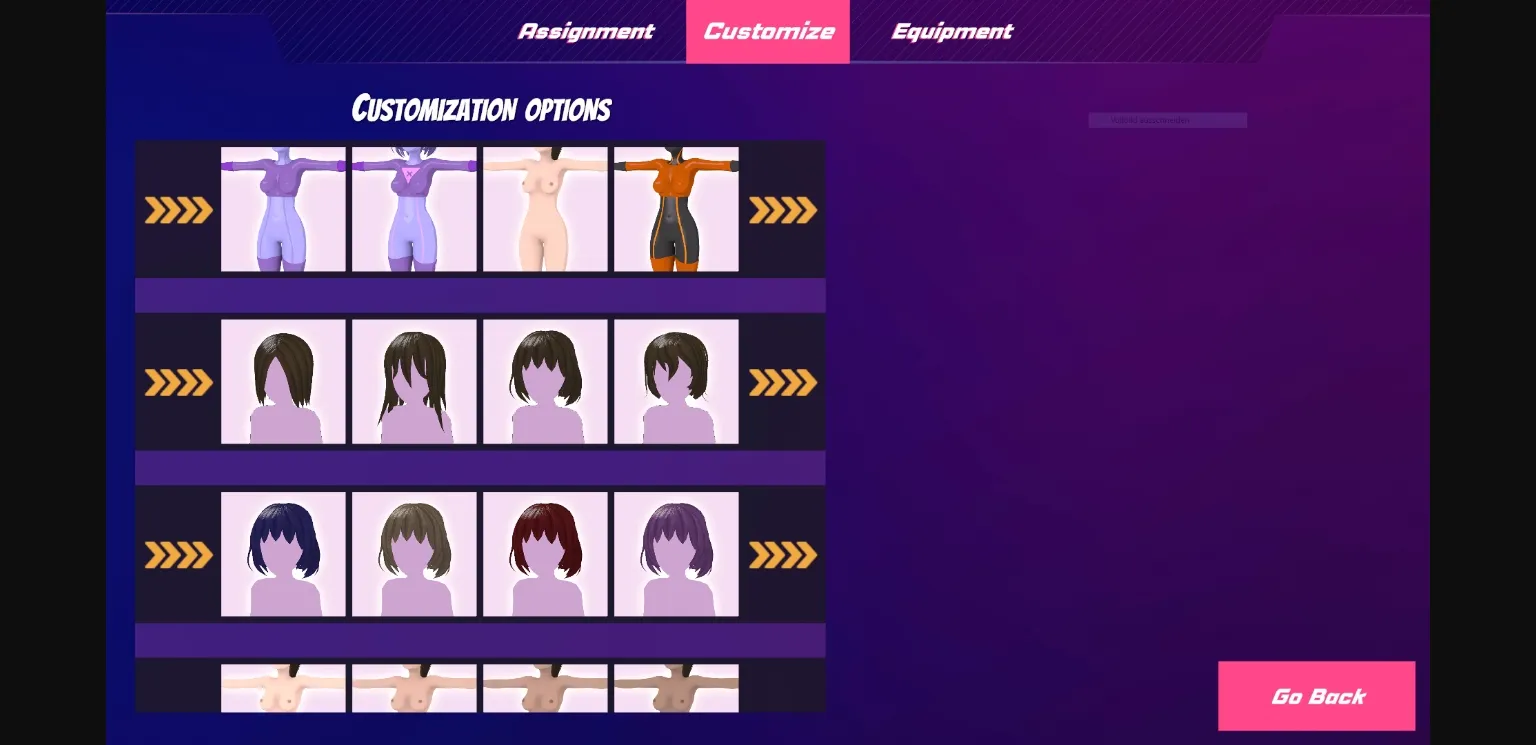Select the sheer purple bodysuit
The image size is (1536, 745).
(x=283, y=209)
